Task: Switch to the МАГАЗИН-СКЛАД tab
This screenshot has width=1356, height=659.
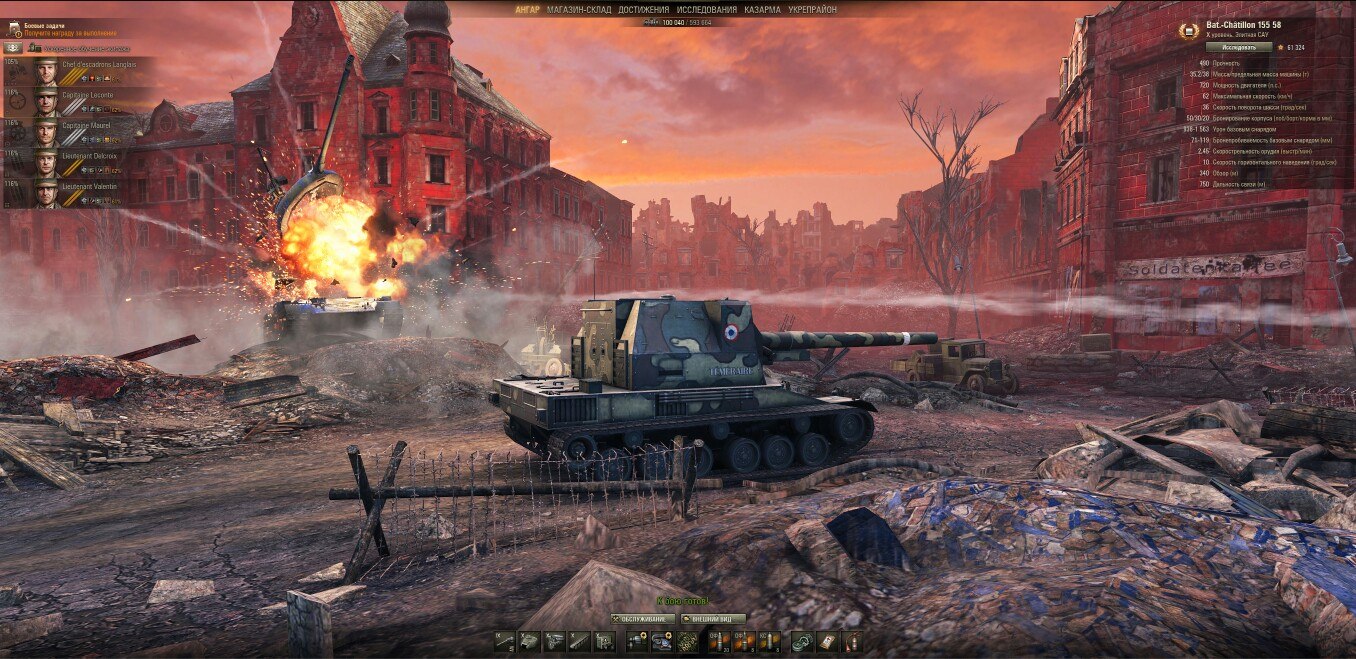Action: pyautogui.click(x=579, y=9)
